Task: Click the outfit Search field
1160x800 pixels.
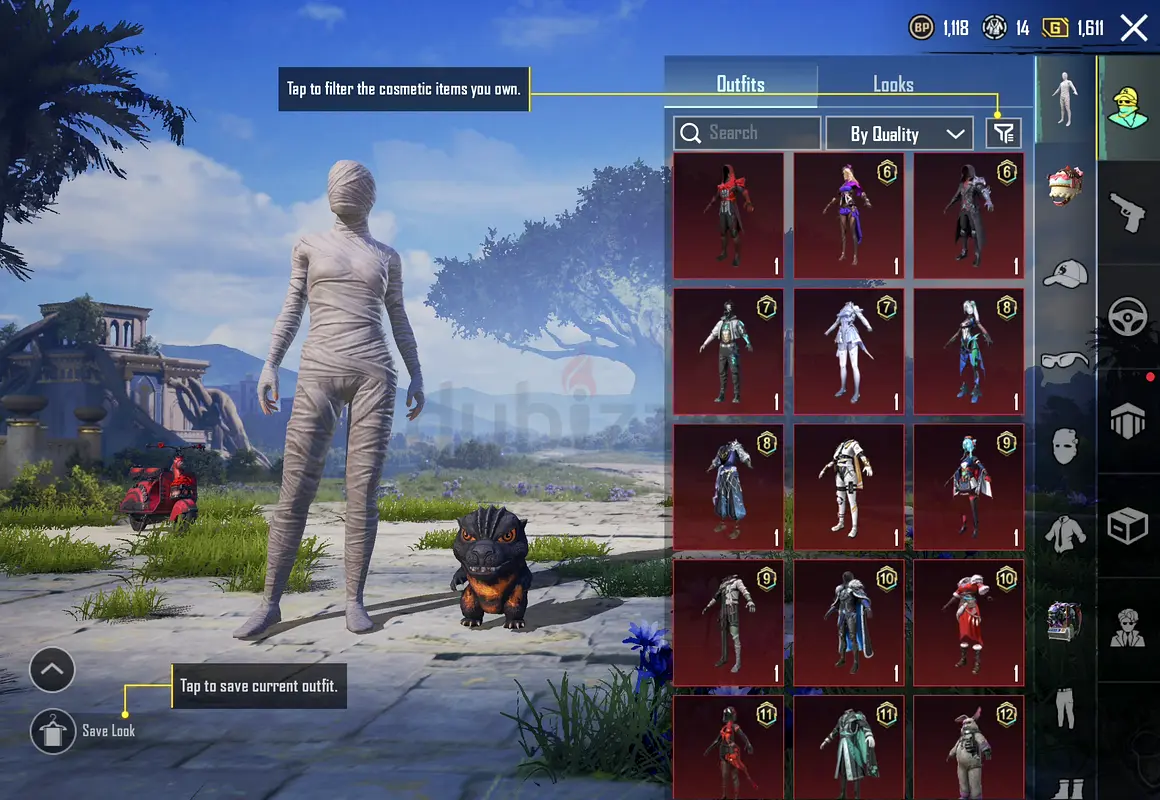Action: 747,133
